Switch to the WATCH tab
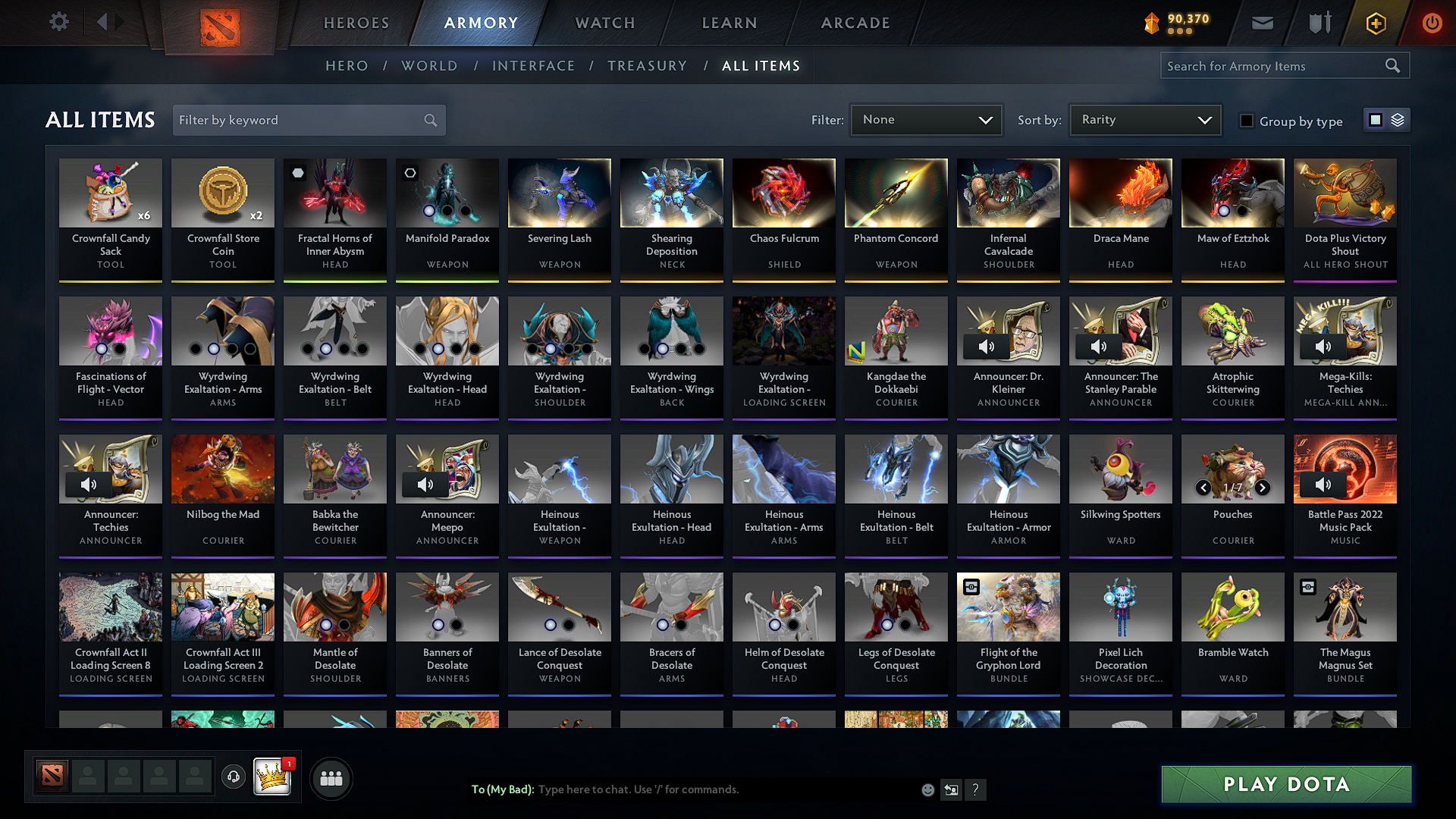This screenshot has height=819, width=1456. (x=604, y=23)
